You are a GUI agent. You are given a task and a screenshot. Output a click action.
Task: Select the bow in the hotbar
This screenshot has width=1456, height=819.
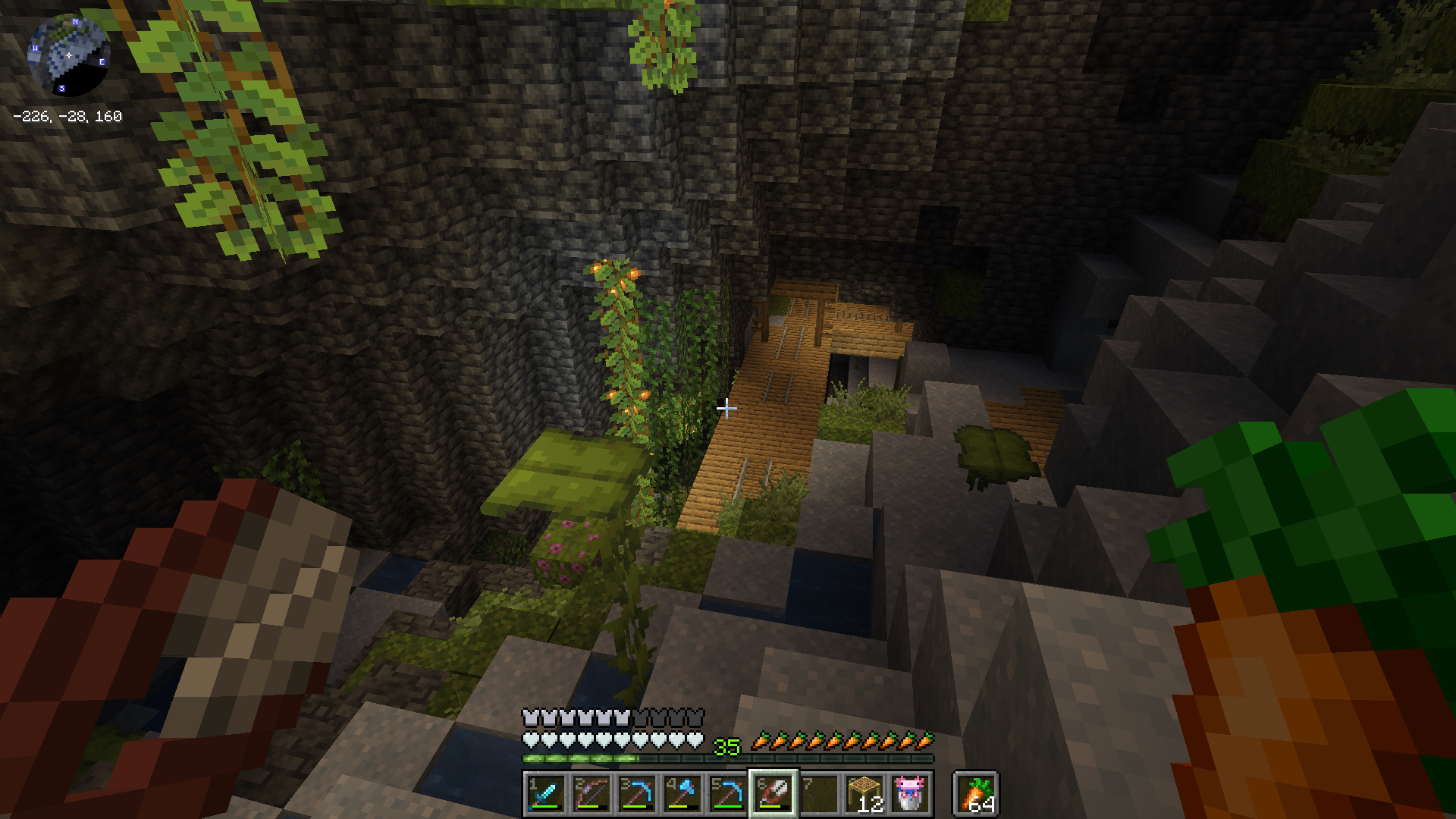[x=591, y=794]
